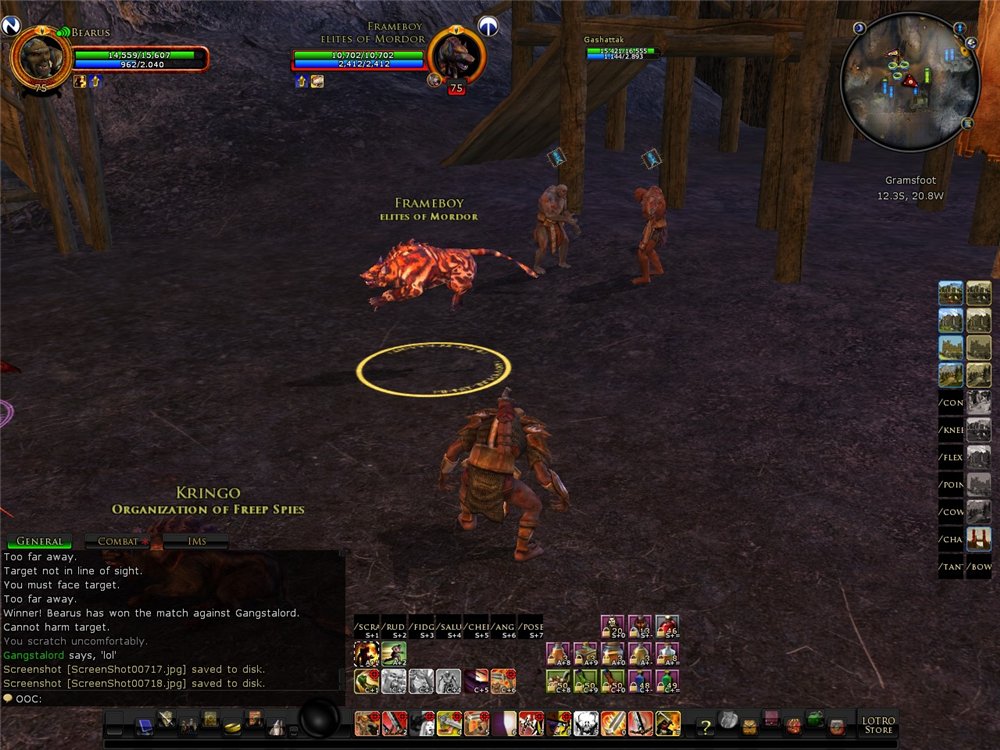Use the /pose emote quickslot
The width and height of the screenshot is (1000, 750).
coord(530,627)
